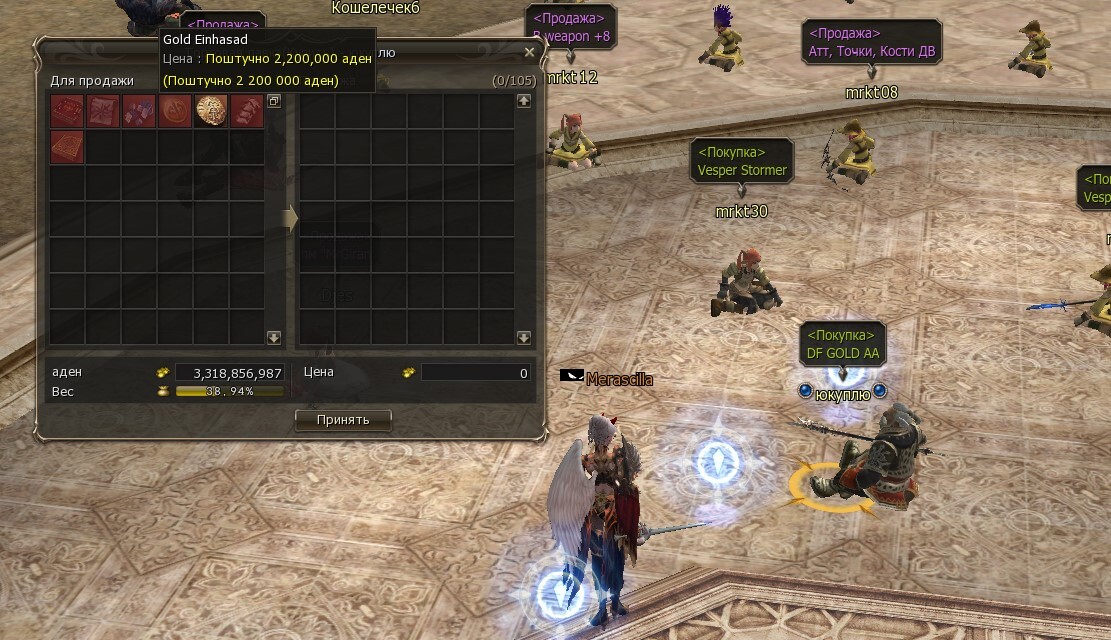Open the DF GOLD AA buy shop
Viewport: 1111px width, 640px height.
click(842, 344)
